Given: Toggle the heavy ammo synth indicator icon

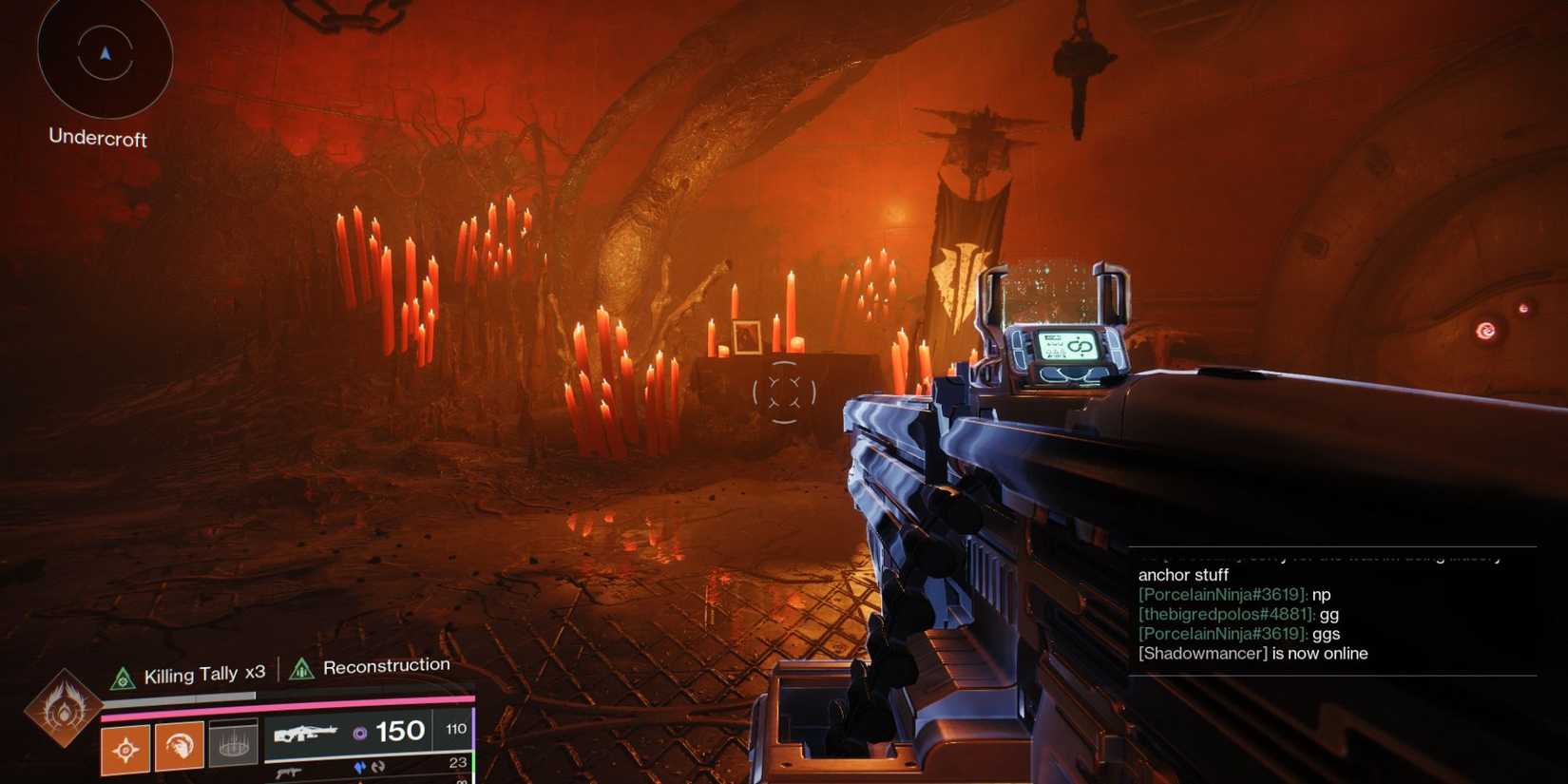Looking at the screenshot, I should tap(378, 768).
